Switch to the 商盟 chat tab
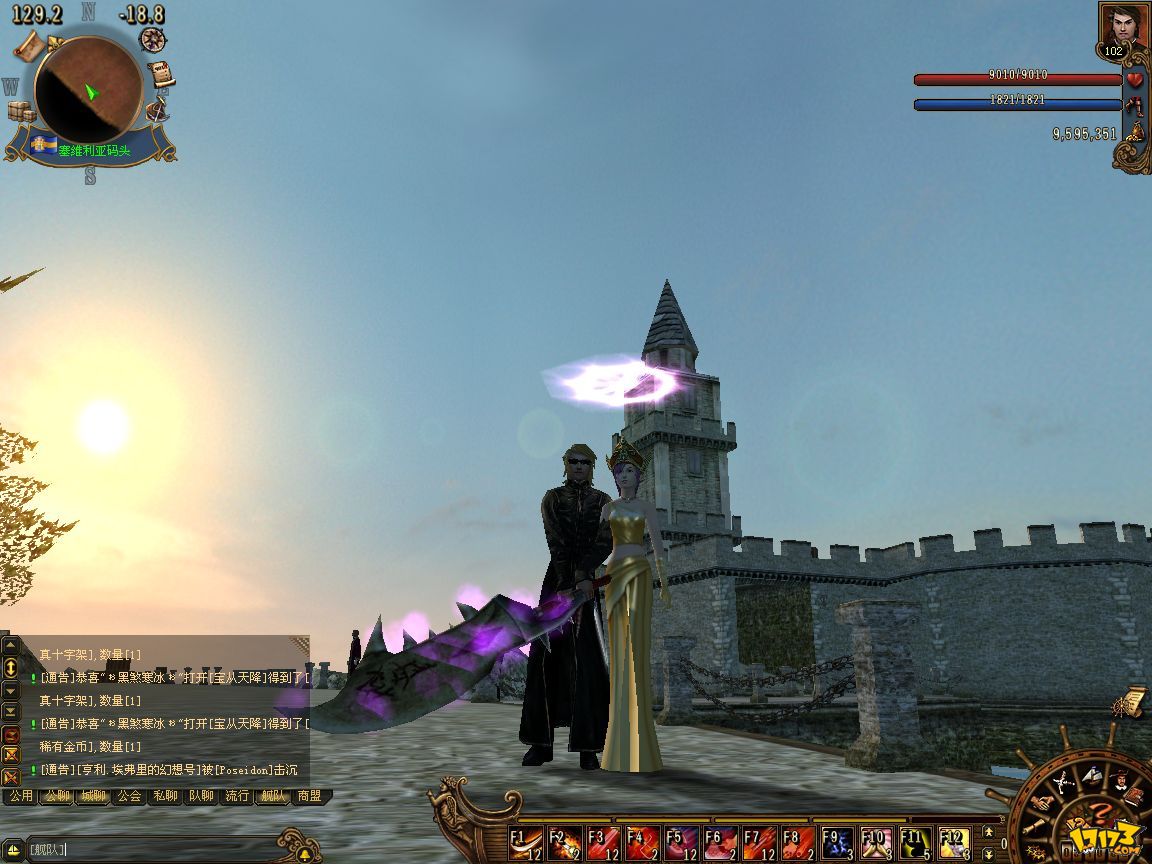This screenshot has width=1152, height=864. [x=309, y=796]
